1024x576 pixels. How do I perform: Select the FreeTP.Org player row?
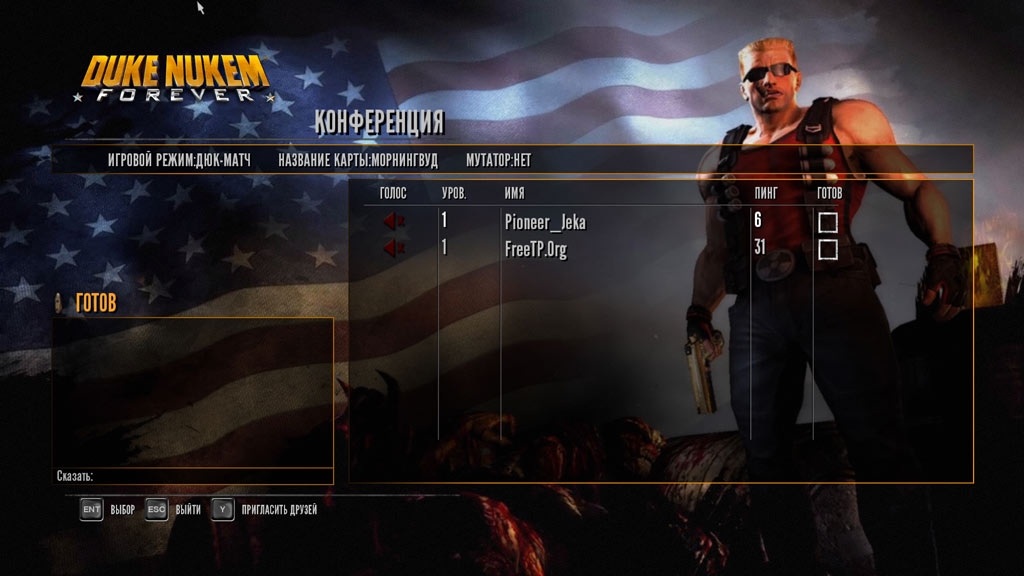[535, 250]
